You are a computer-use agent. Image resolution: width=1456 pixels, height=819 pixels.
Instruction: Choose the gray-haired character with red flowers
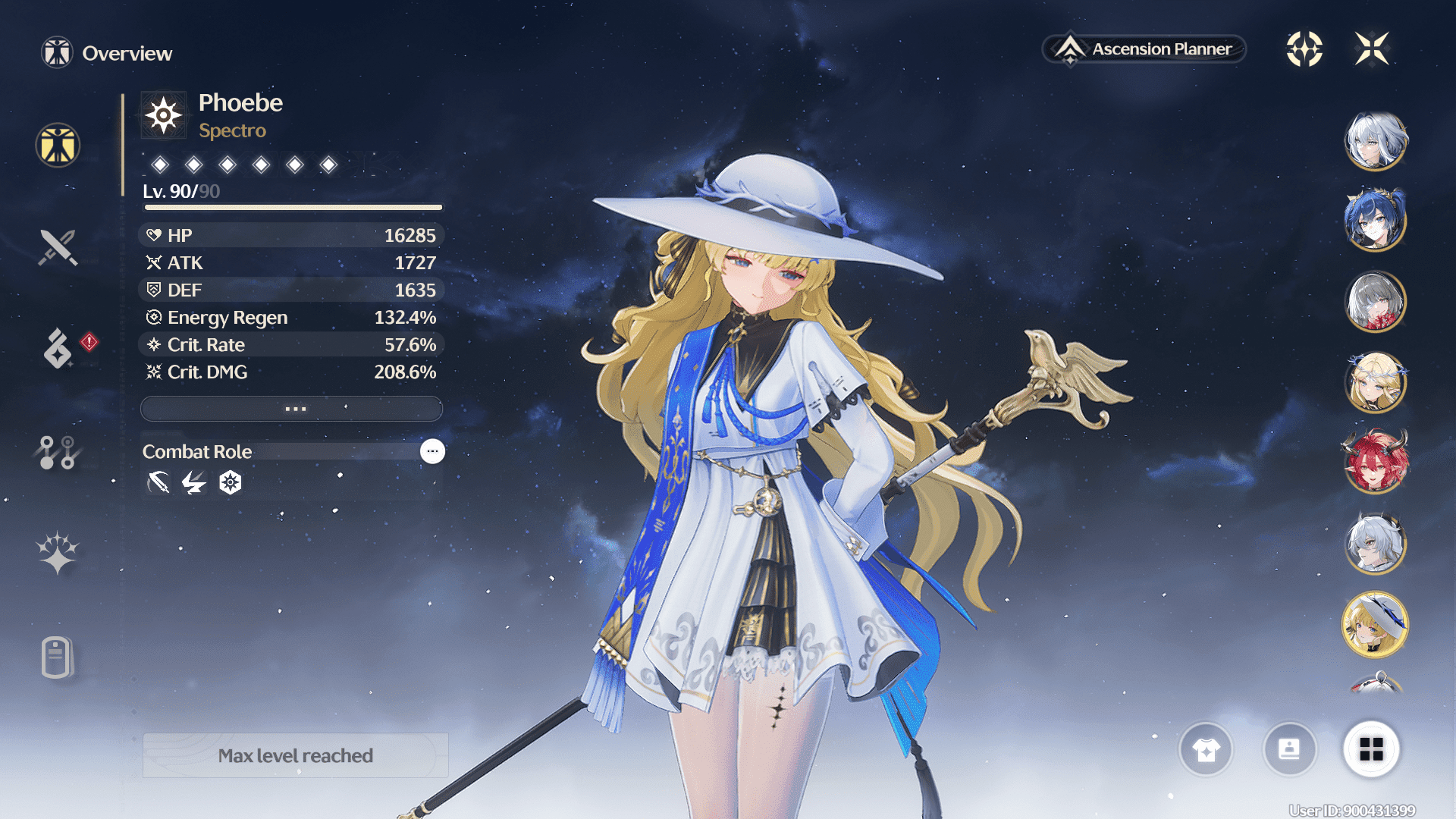[x=1376, y=302]
